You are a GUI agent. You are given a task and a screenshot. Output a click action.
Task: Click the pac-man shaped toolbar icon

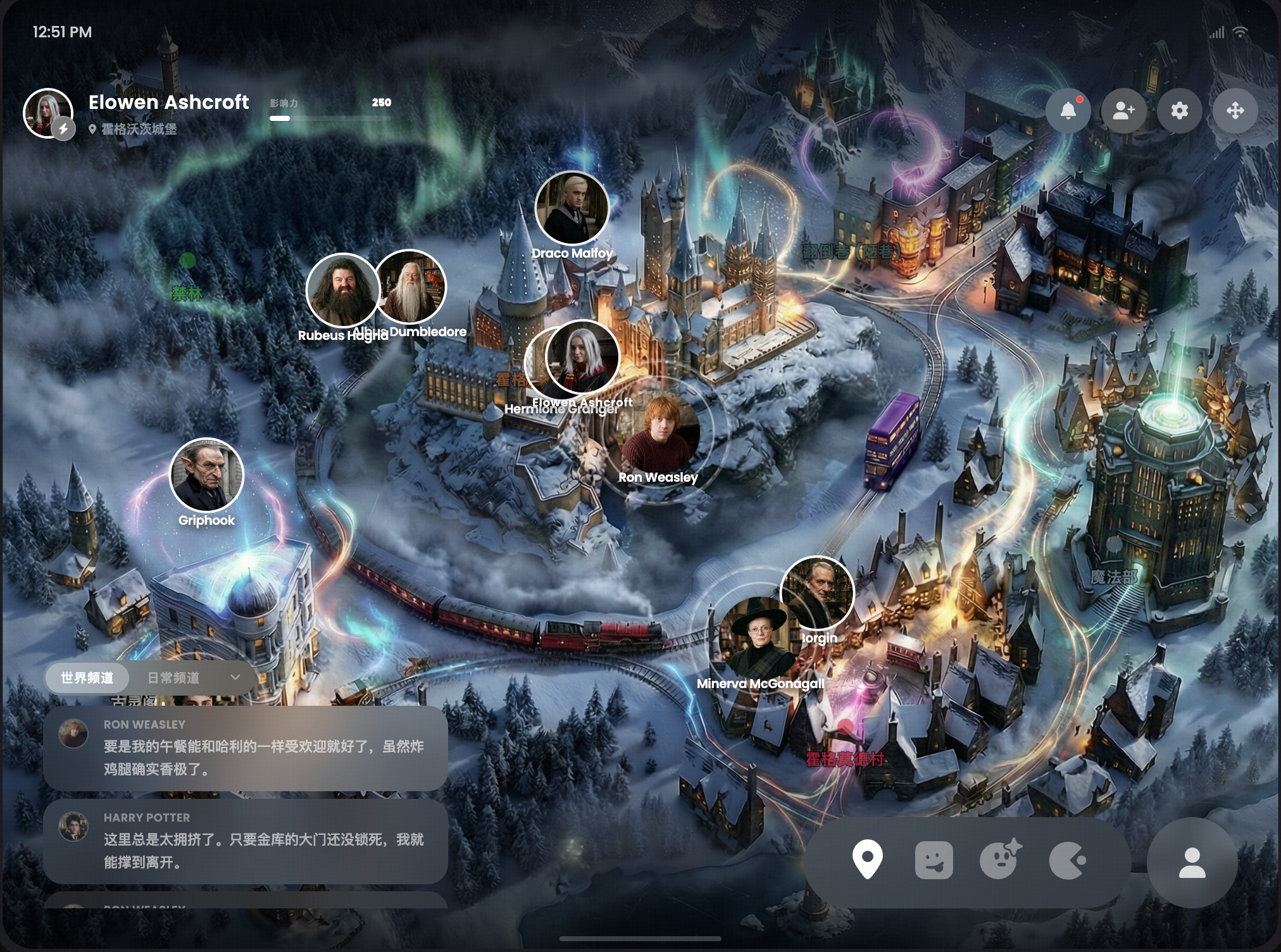[1066, 861]
